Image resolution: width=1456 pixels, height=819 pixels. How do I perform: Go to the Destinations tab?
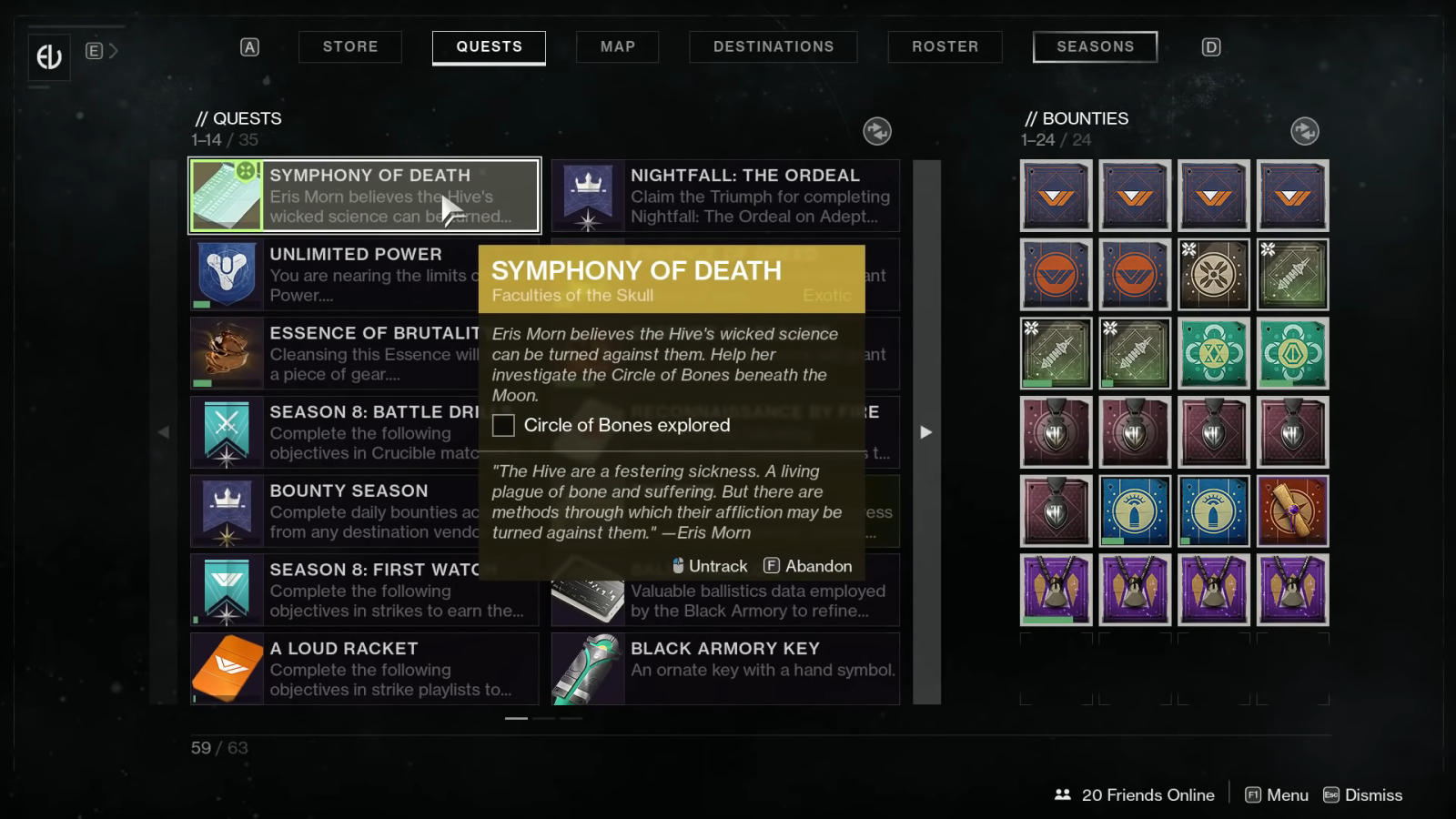tap(773, 46)
